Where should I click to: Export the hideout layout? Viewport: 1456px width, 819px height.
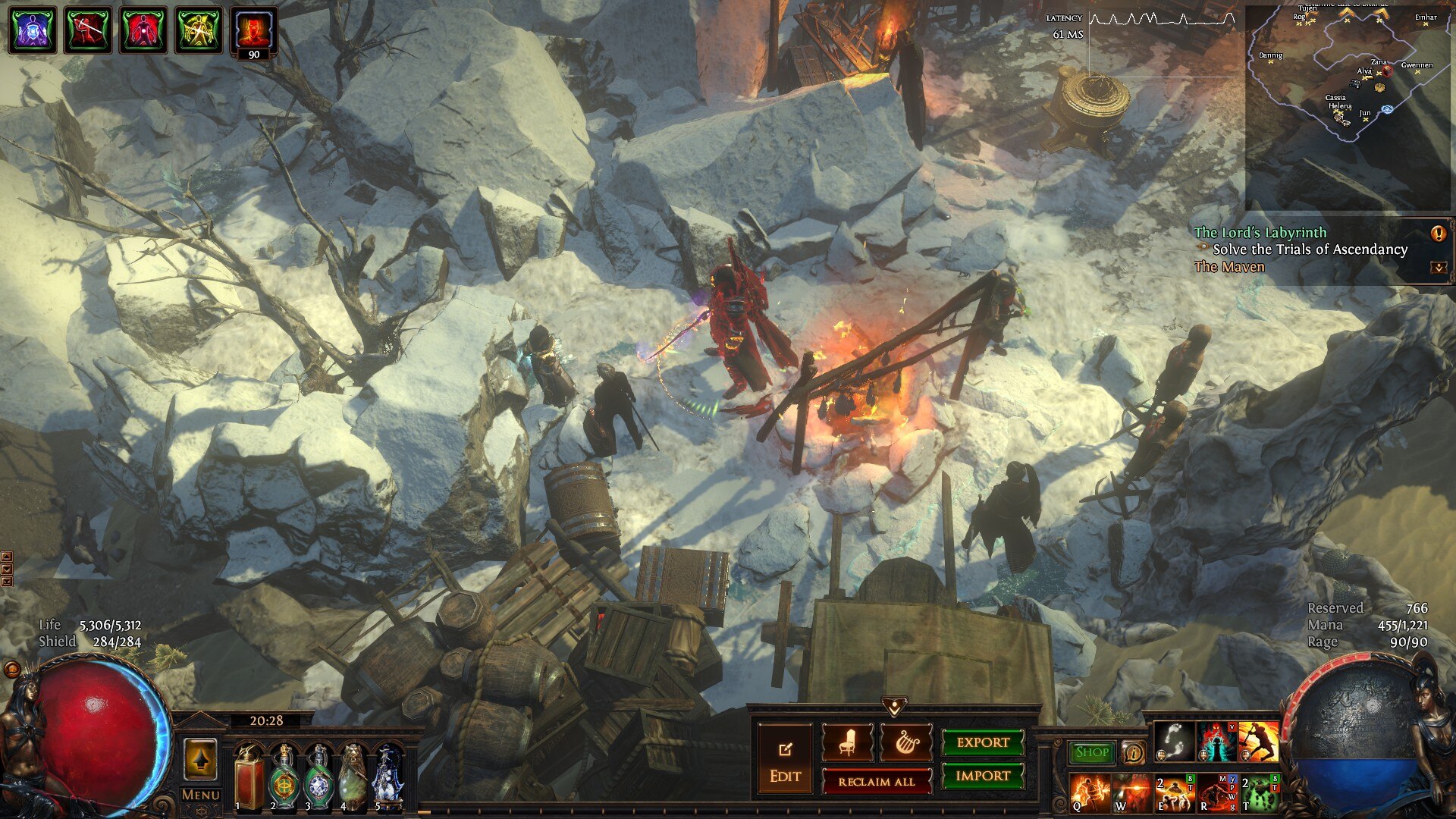point(982,742)
